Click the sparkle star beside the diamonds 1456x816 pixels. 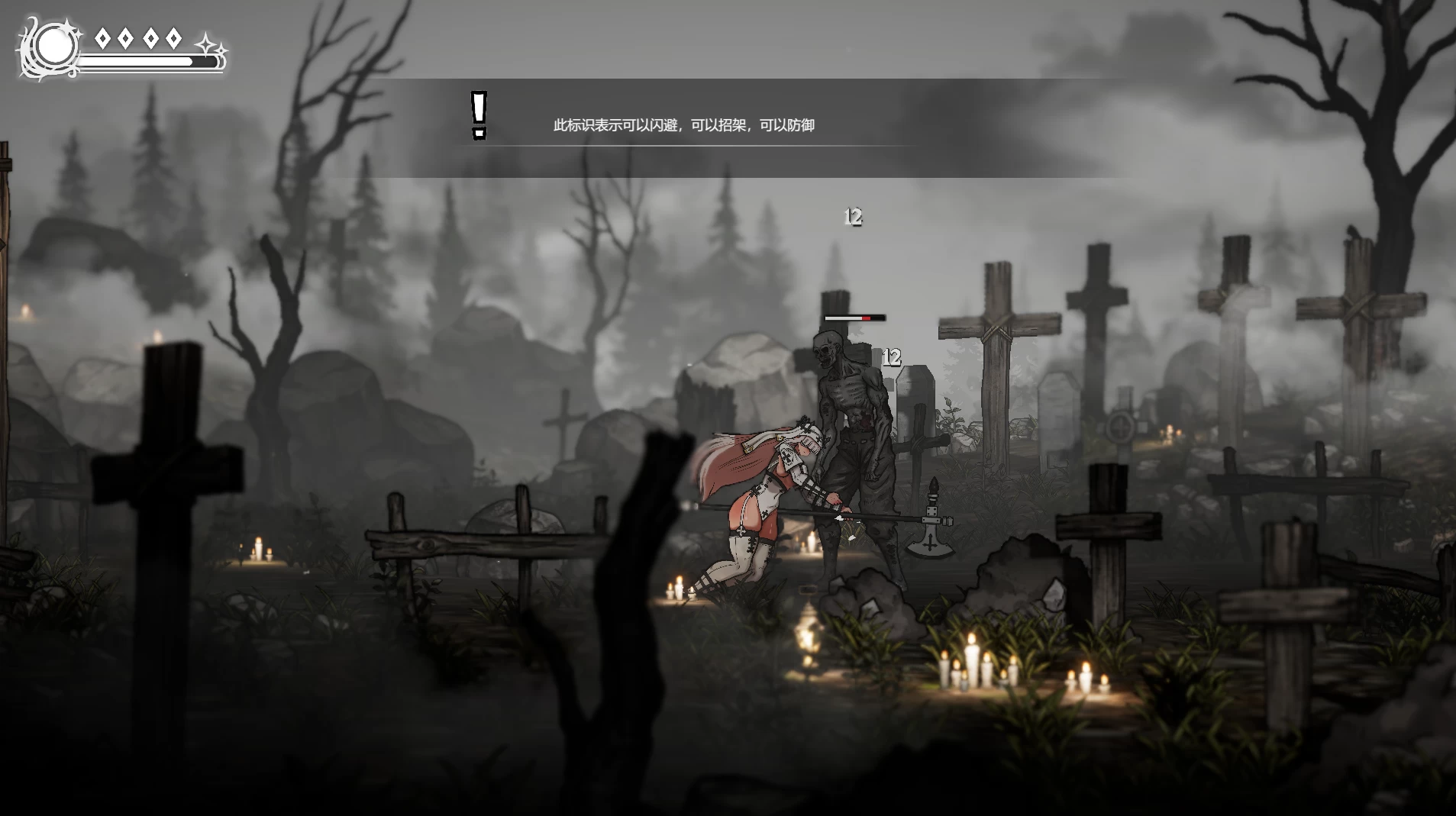pos(208,44)
